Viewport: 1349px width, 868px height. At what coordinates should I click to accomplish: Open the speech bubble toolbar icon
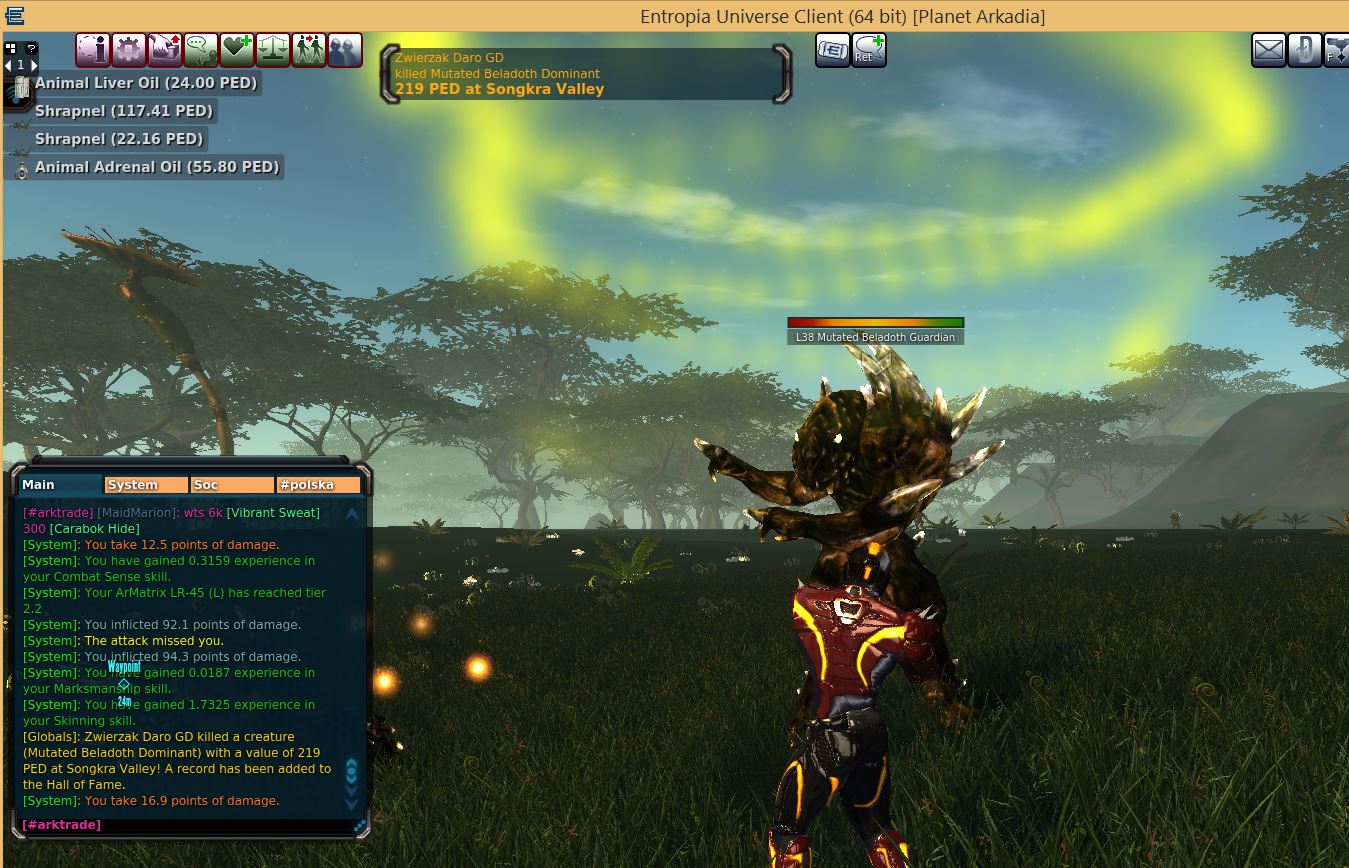pyautogui.click(x=201, y=49)
